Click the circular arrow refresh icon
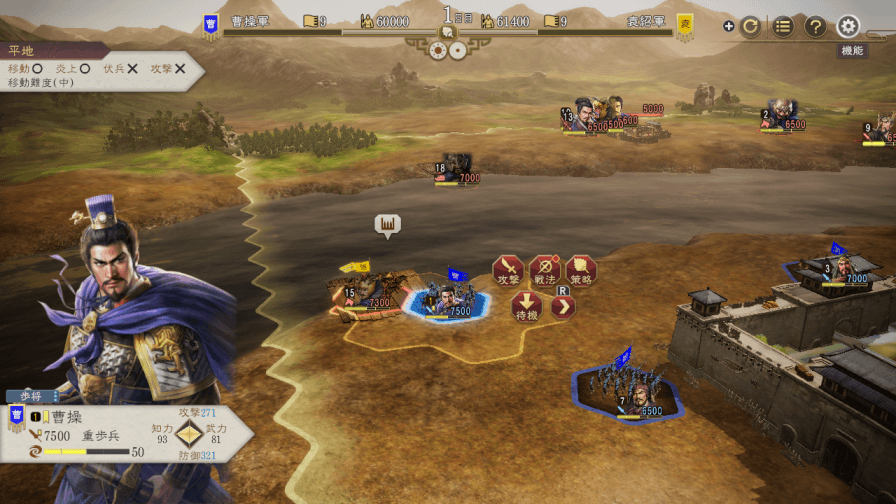 point(750,27)
